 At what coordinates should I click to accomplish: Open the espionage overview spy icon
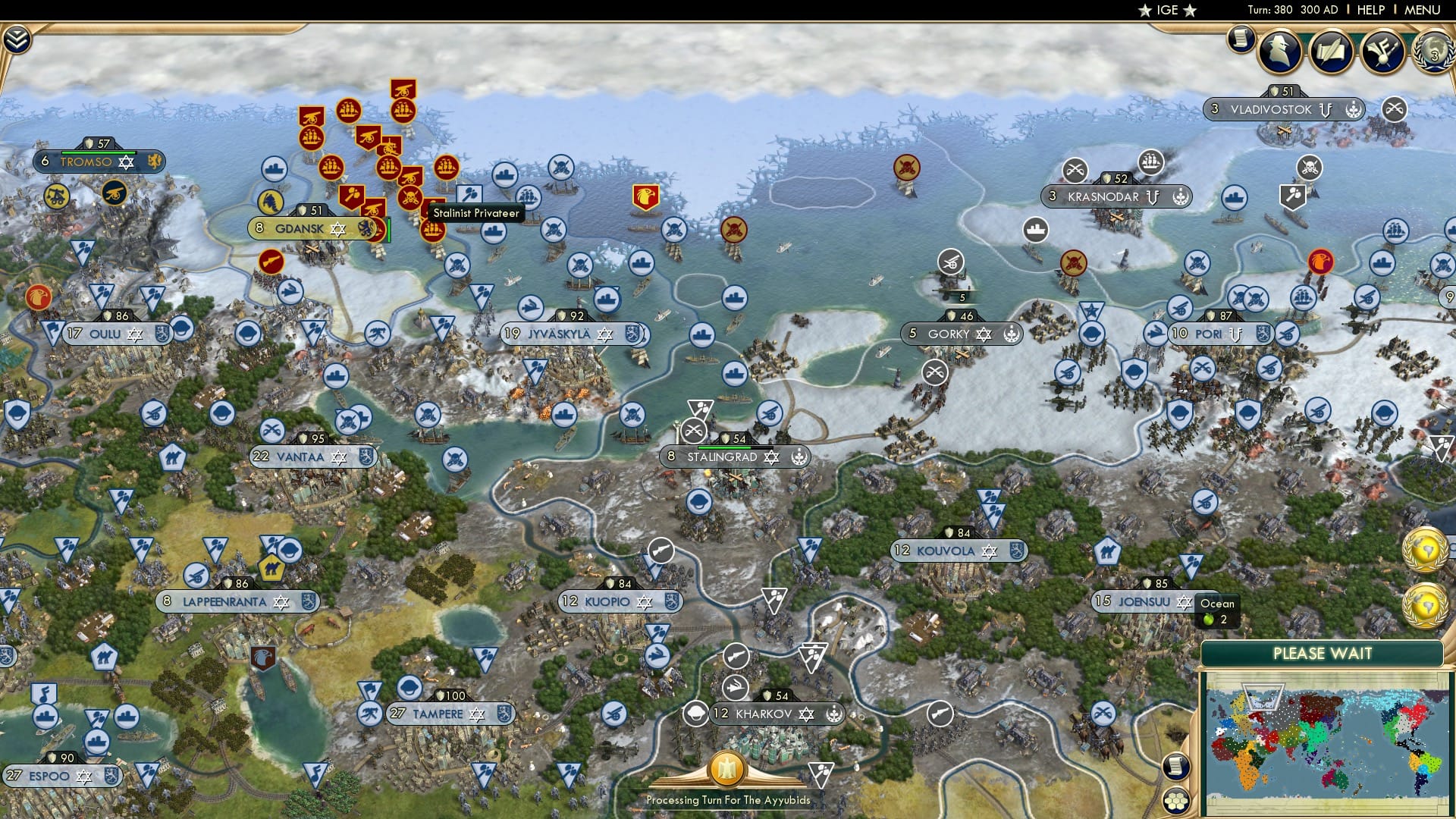point(1279,50)
